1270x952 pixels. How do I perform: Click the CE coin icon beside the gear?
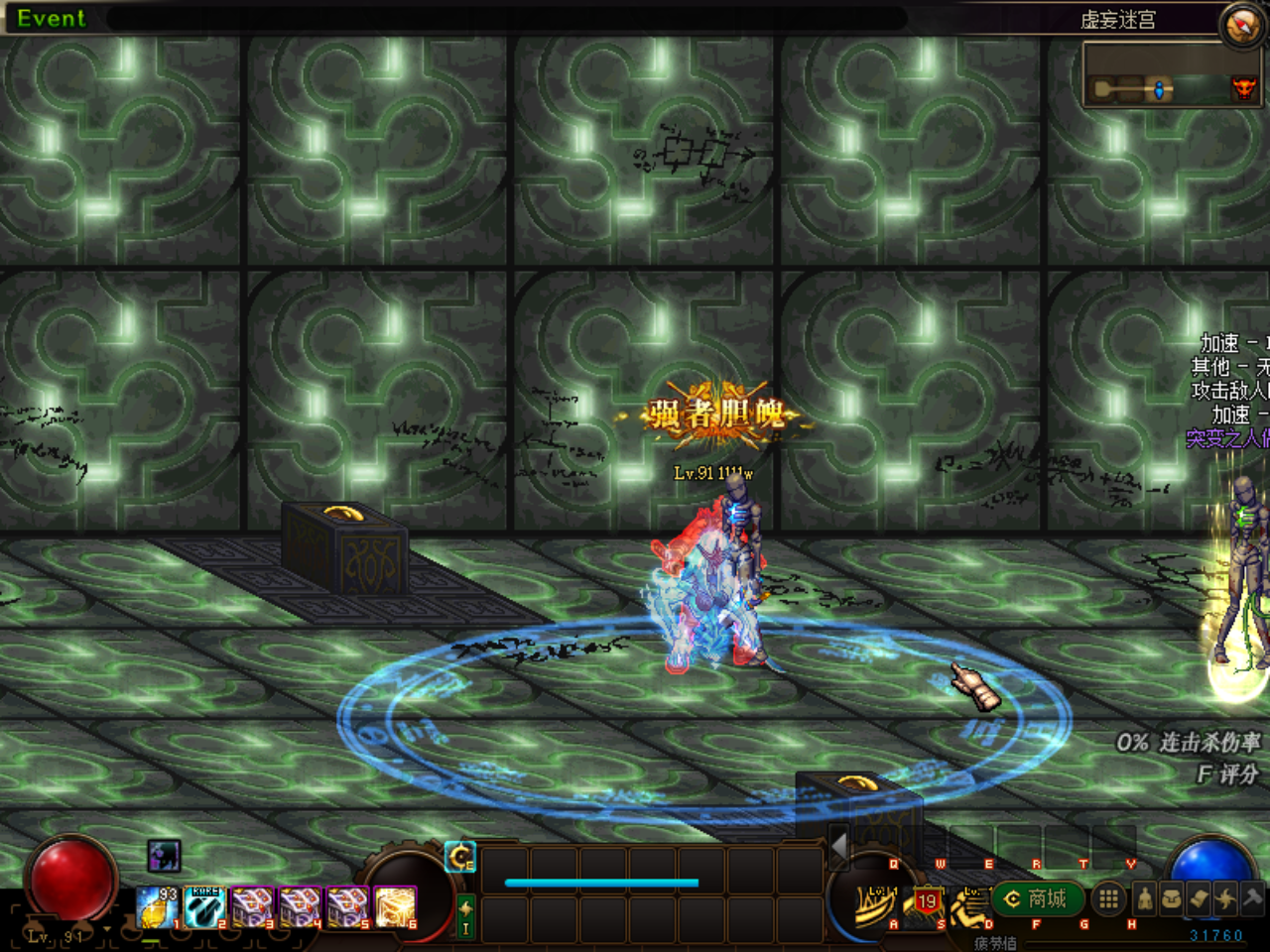coord(460,857)
